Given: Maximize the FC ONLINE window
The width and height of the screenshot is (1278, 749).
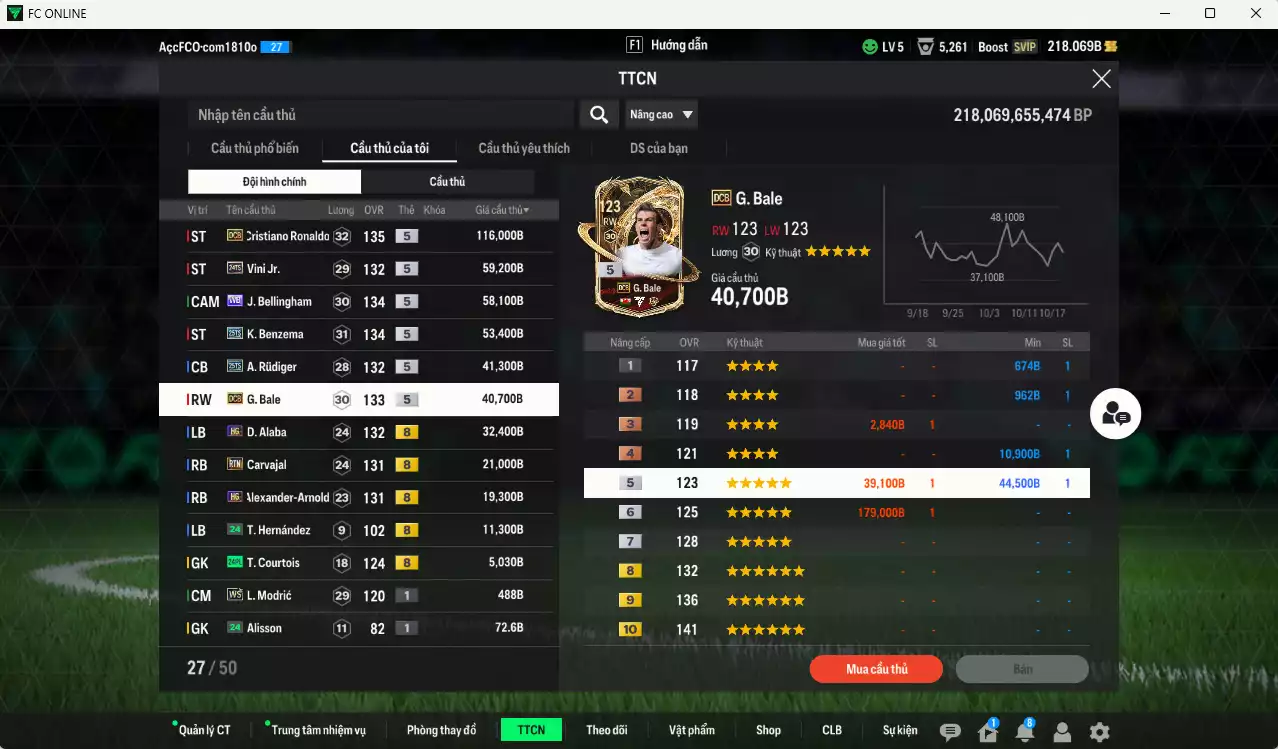Looking at the screenshot, I should click(1210, 13).
